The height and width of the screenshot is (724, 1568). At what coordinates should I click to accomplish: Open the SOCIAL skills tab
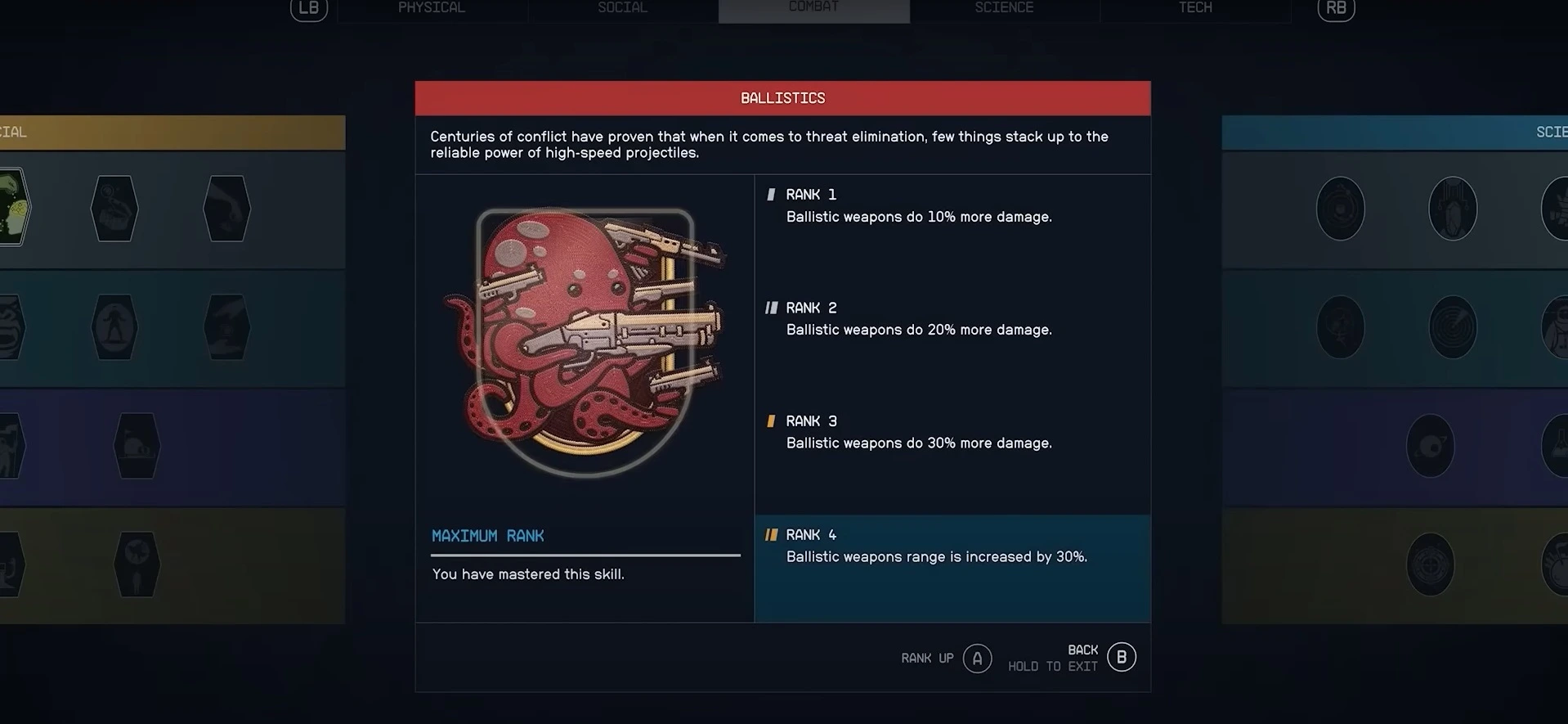pos(621,8)
